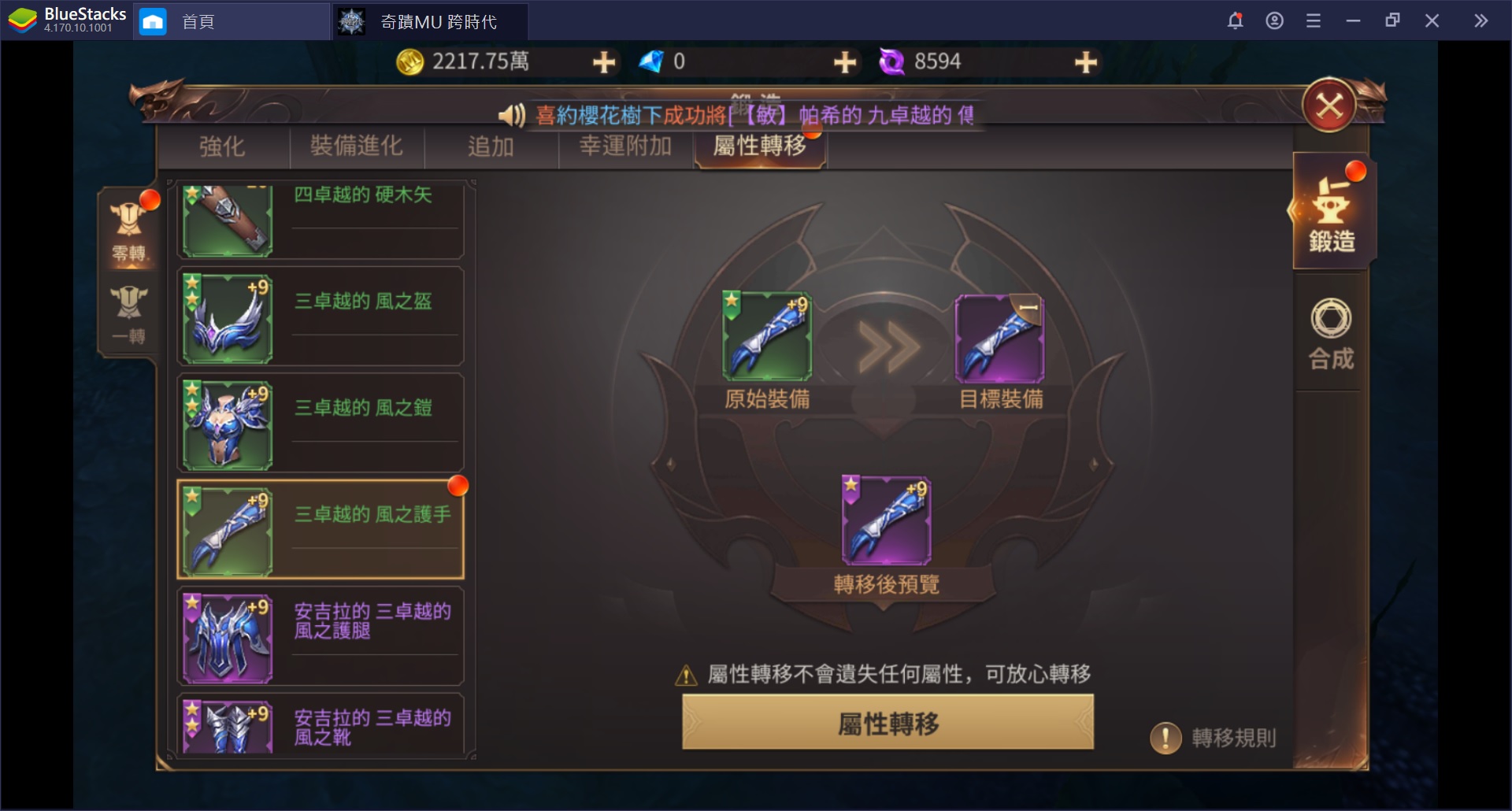The image size is (1512, 811).
Task: View the 轉移後預覽 preview item
Action: pos(885,520)
